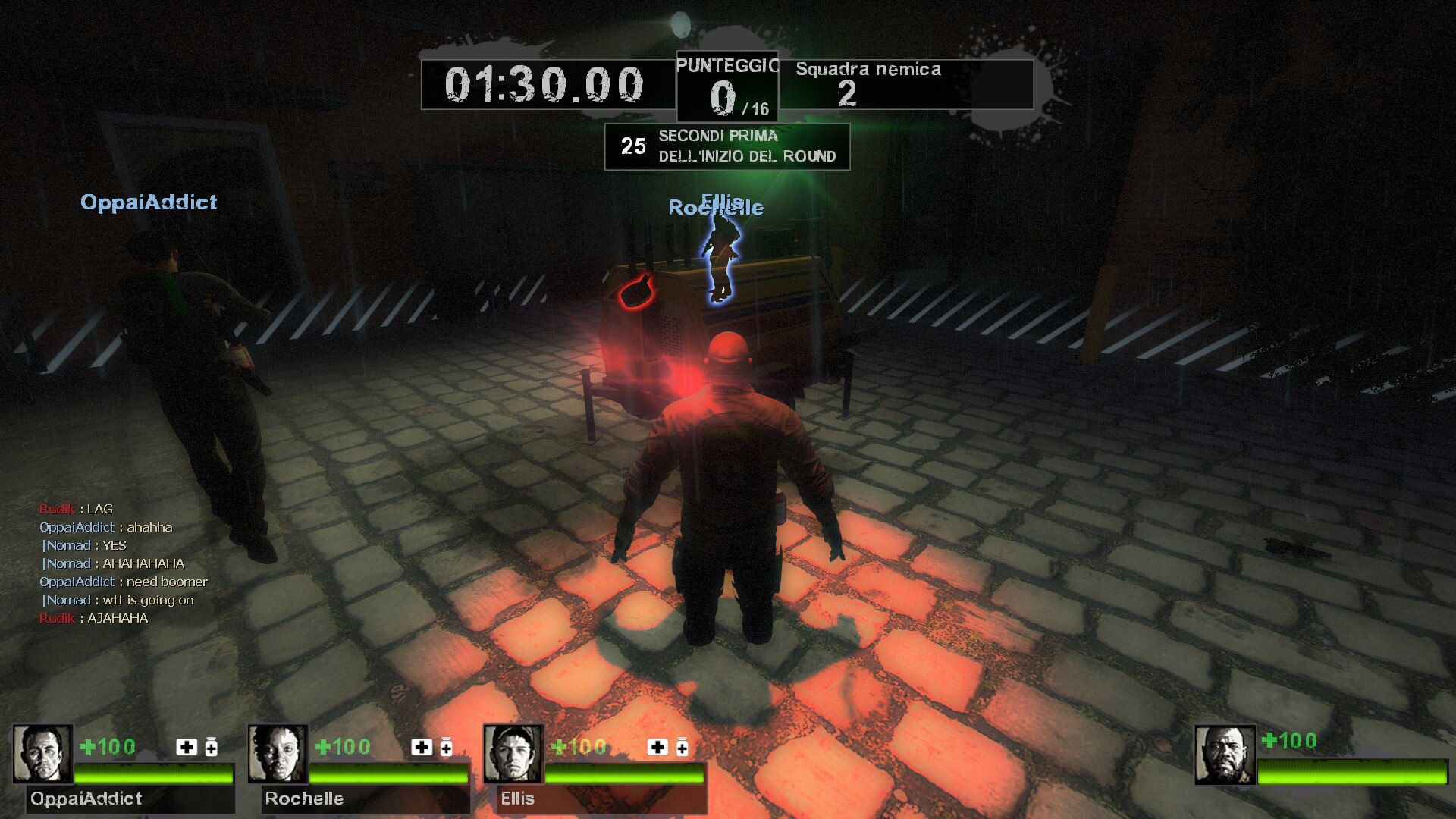Screen dimensions: 1456x819
Task: Select Rochelle's first aid kit icon
Action: (x=422, y=747)
